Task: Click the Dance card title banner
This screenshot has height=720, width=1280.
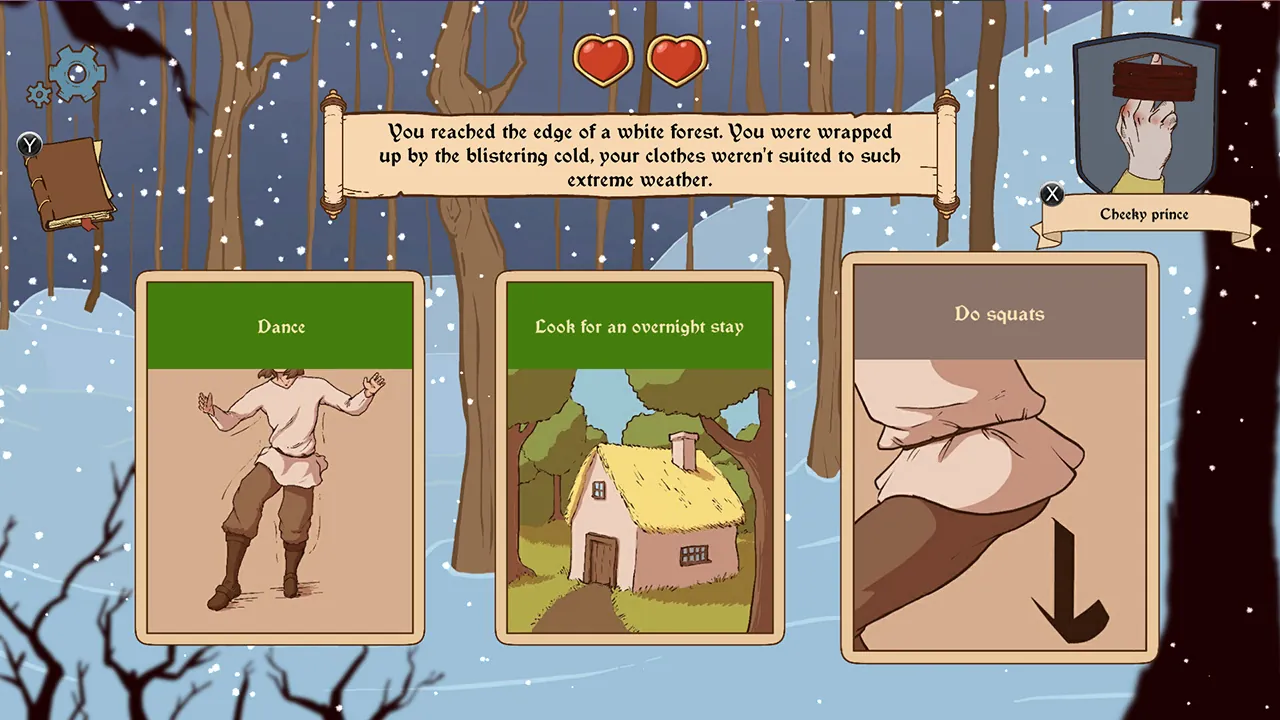Action: 281,326
